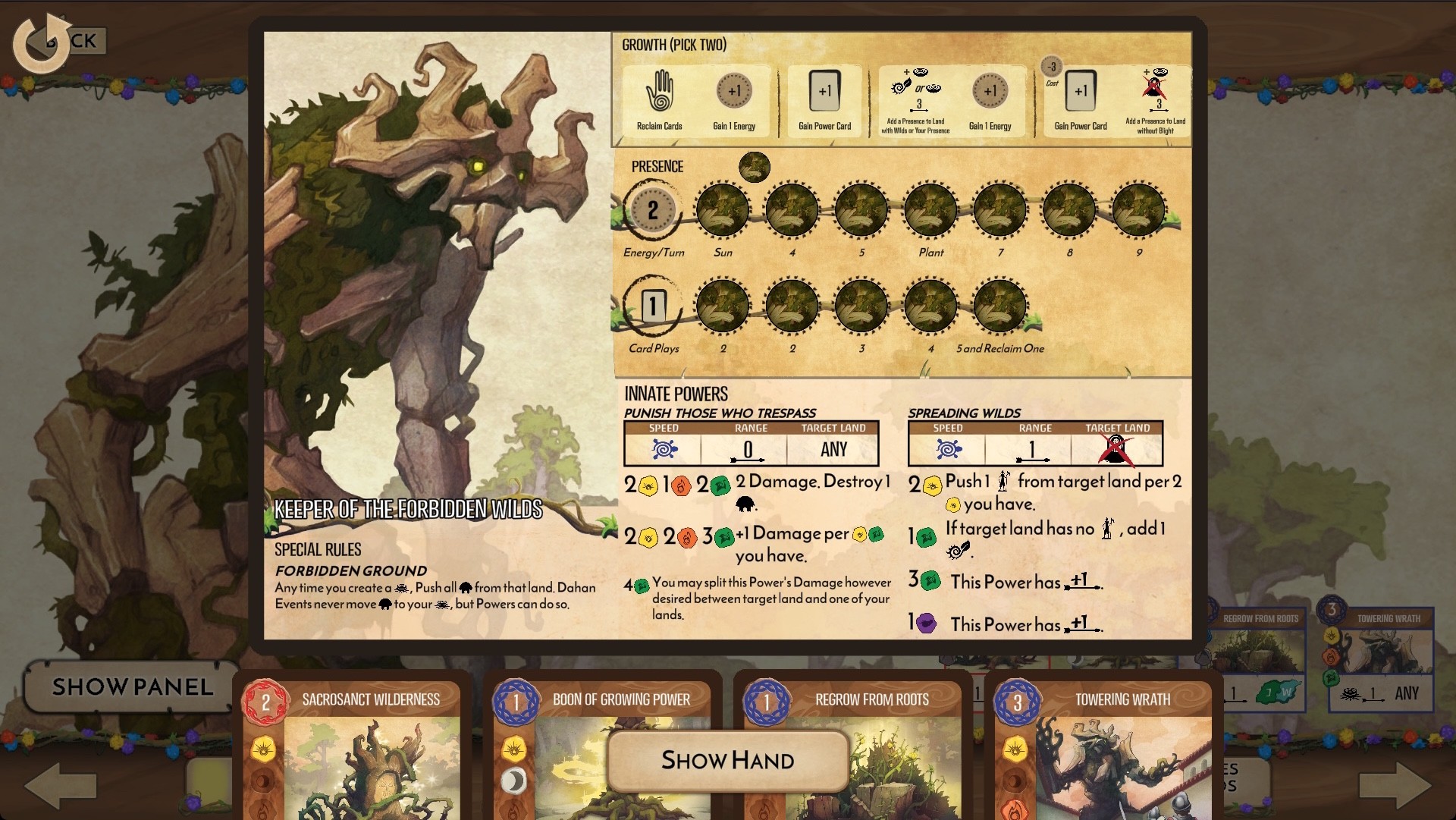Screen dimensions: 1456x820
Task: Select the Plant slot on the presence track
Action: [930, 211]
